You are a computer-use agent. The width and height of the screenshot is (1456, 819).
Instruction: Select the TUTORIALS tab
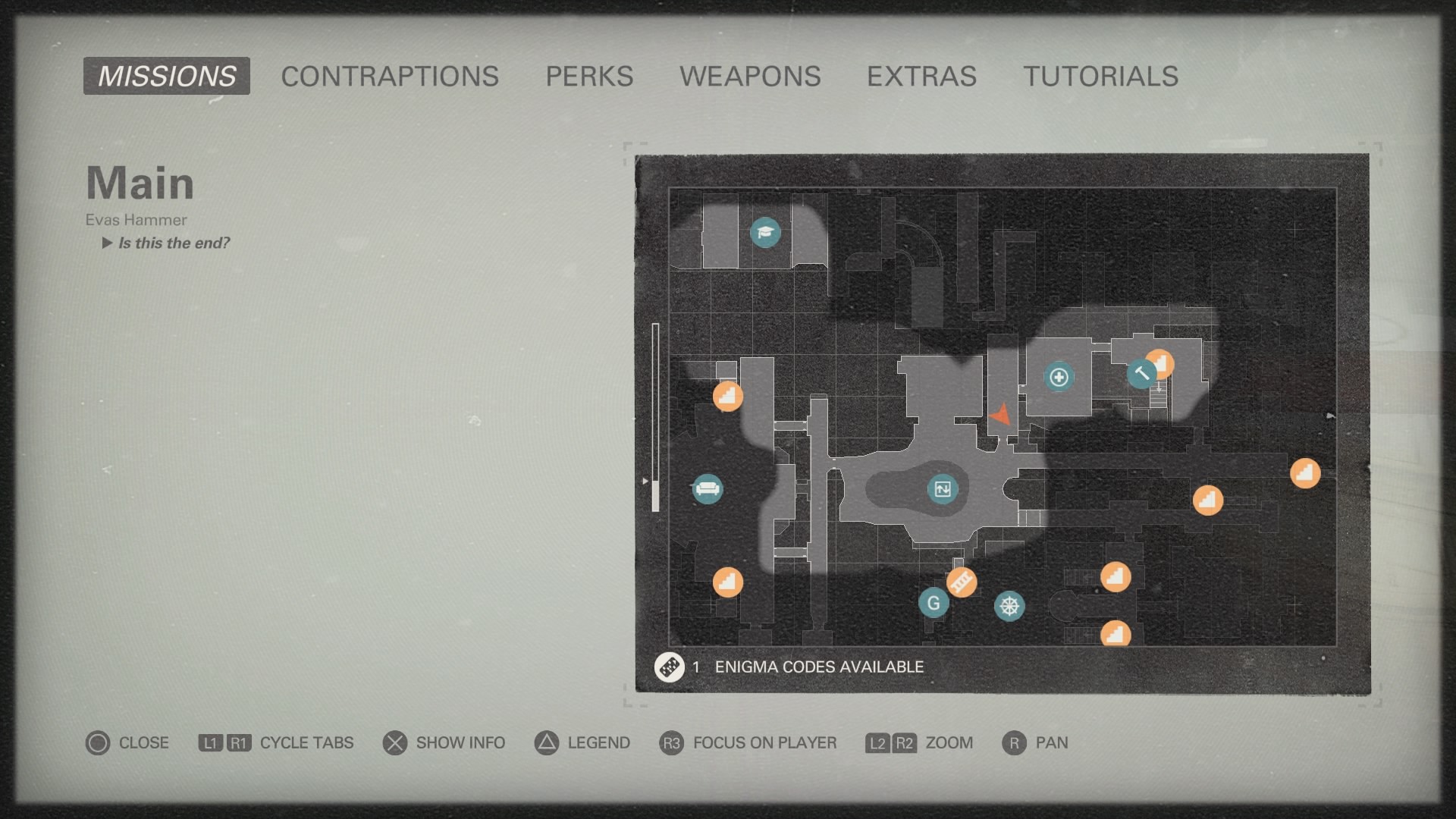1101,76
